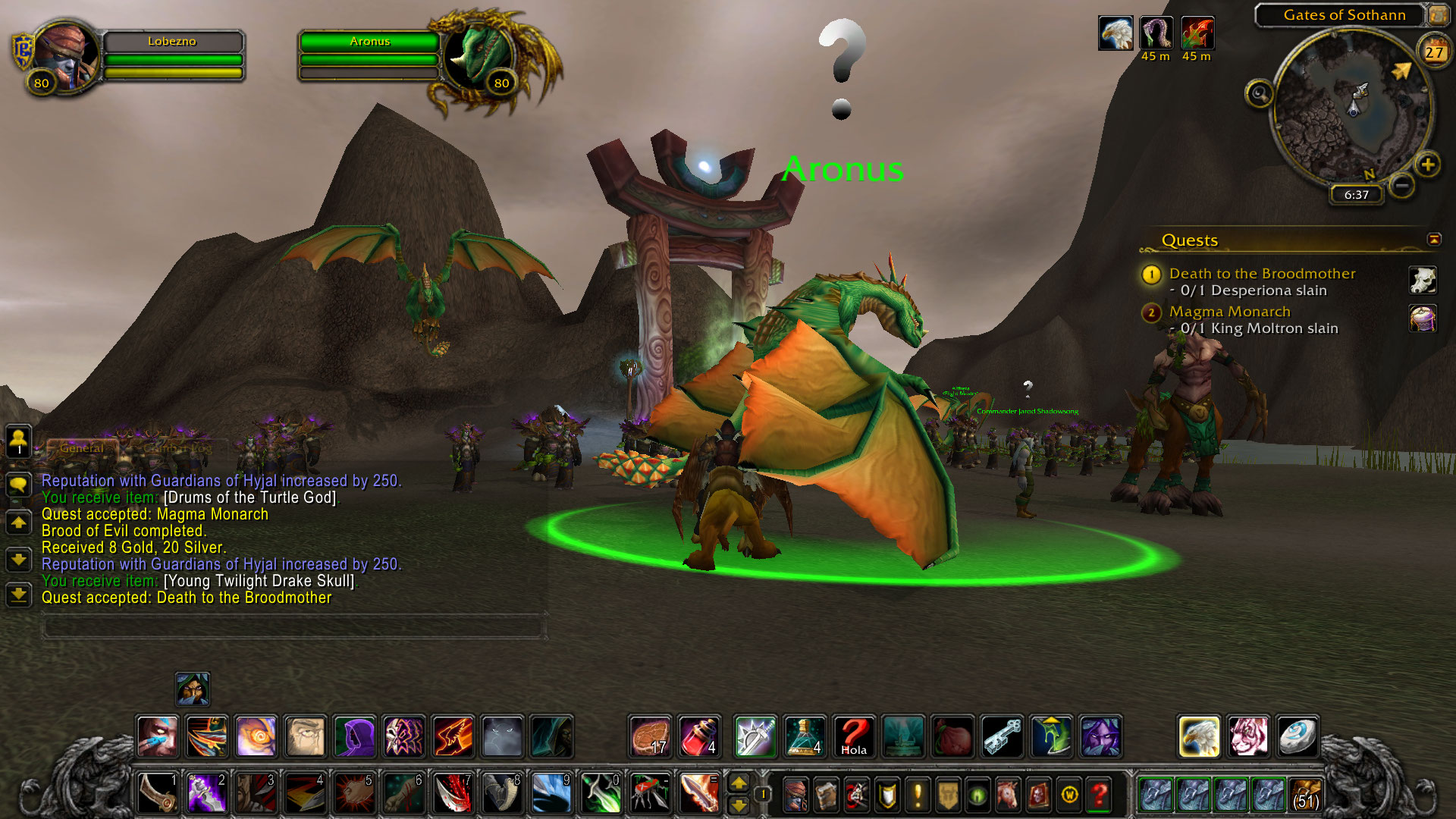
Task: Use the Hearthstone
Action: 1297,736
